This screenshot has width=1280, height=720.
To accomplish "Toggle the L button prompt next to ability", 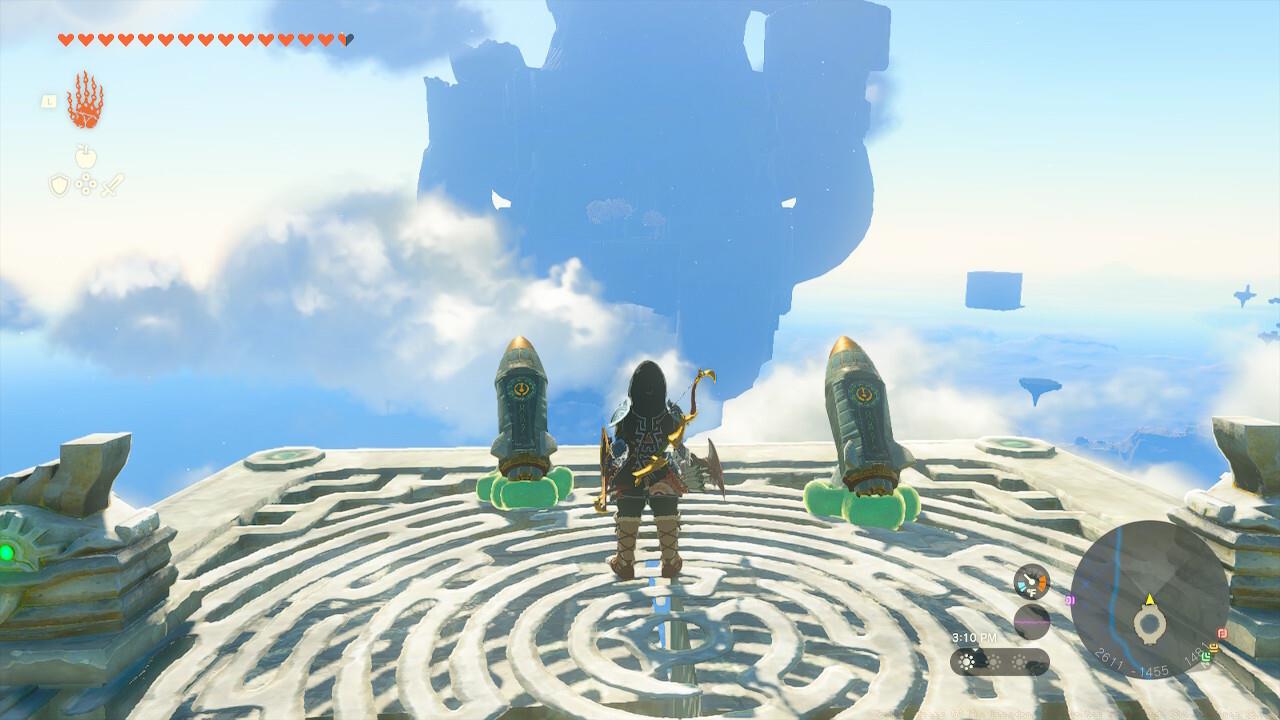I will (49, 101).
